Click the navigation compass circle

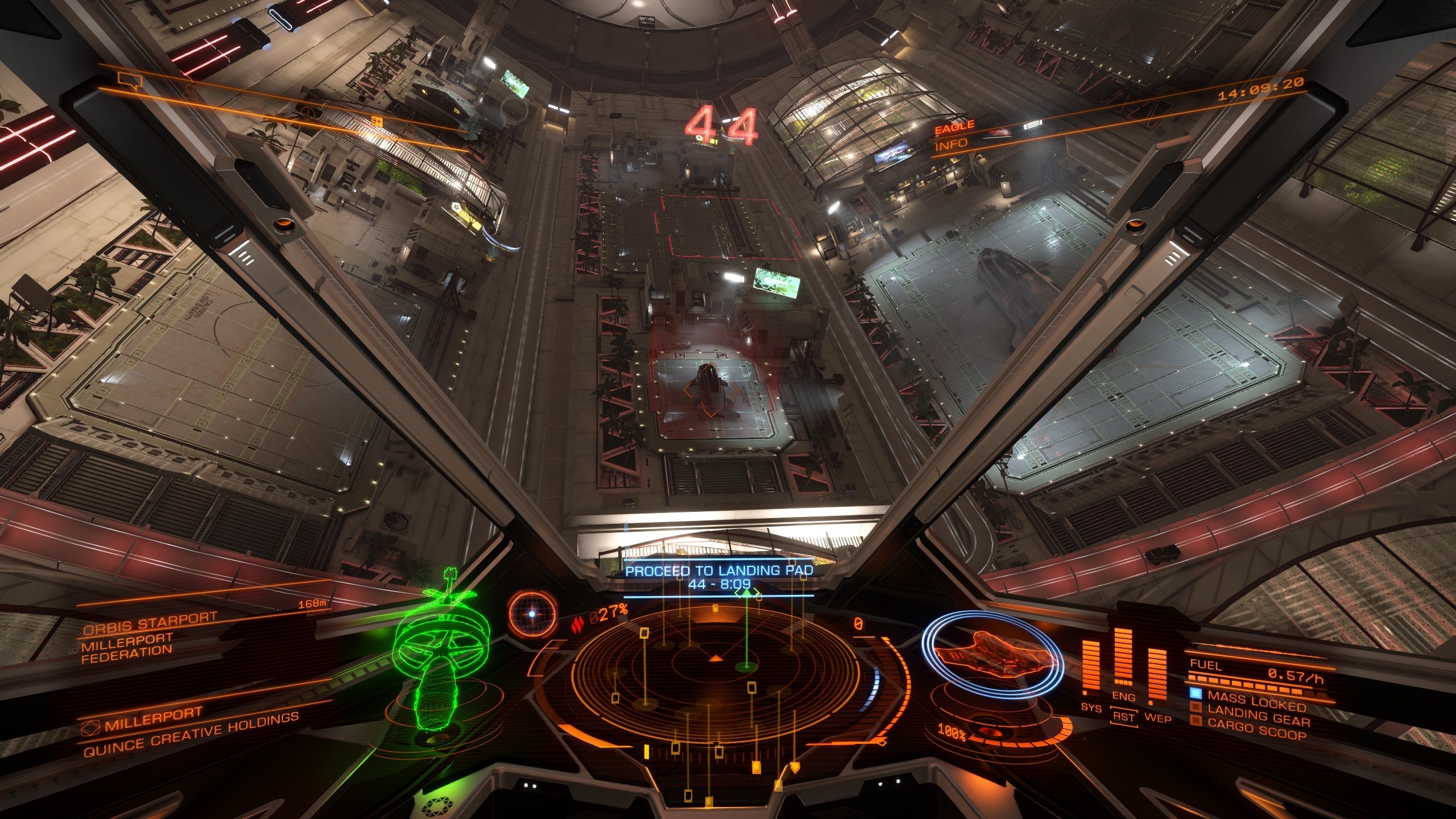[x=532, y=614]
